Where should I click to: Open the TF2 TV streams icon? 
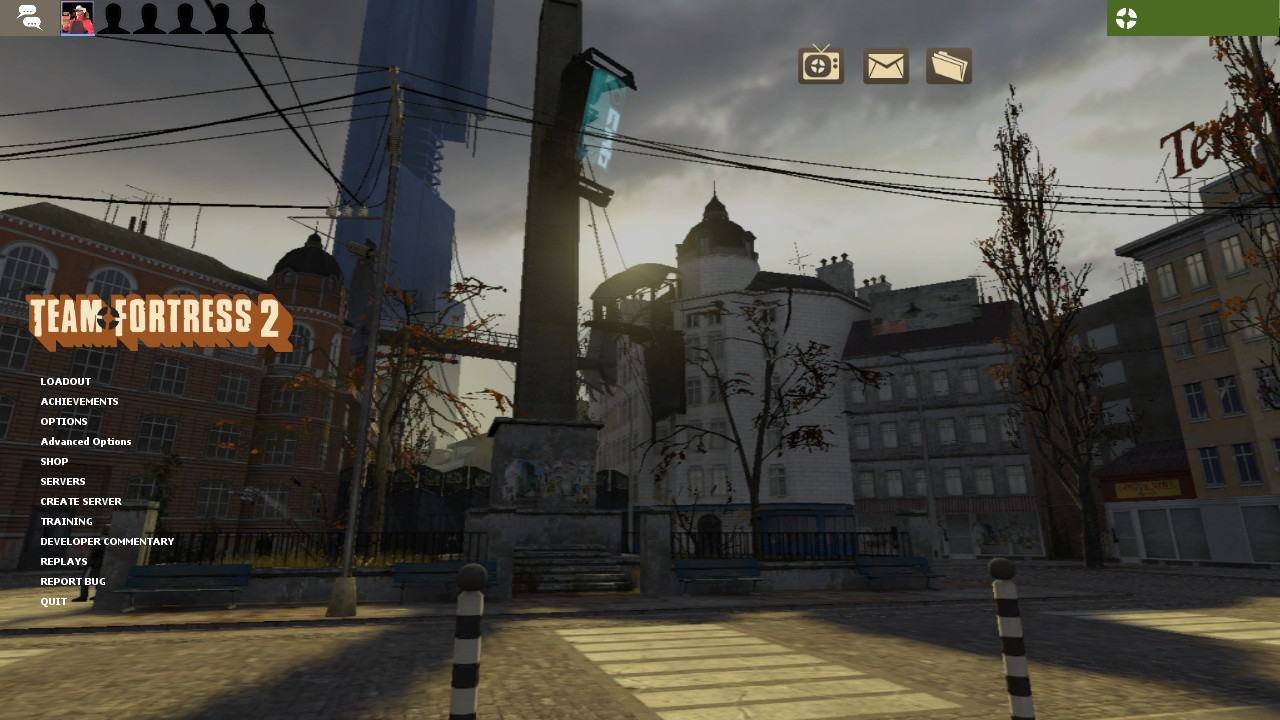pos(819,65)
